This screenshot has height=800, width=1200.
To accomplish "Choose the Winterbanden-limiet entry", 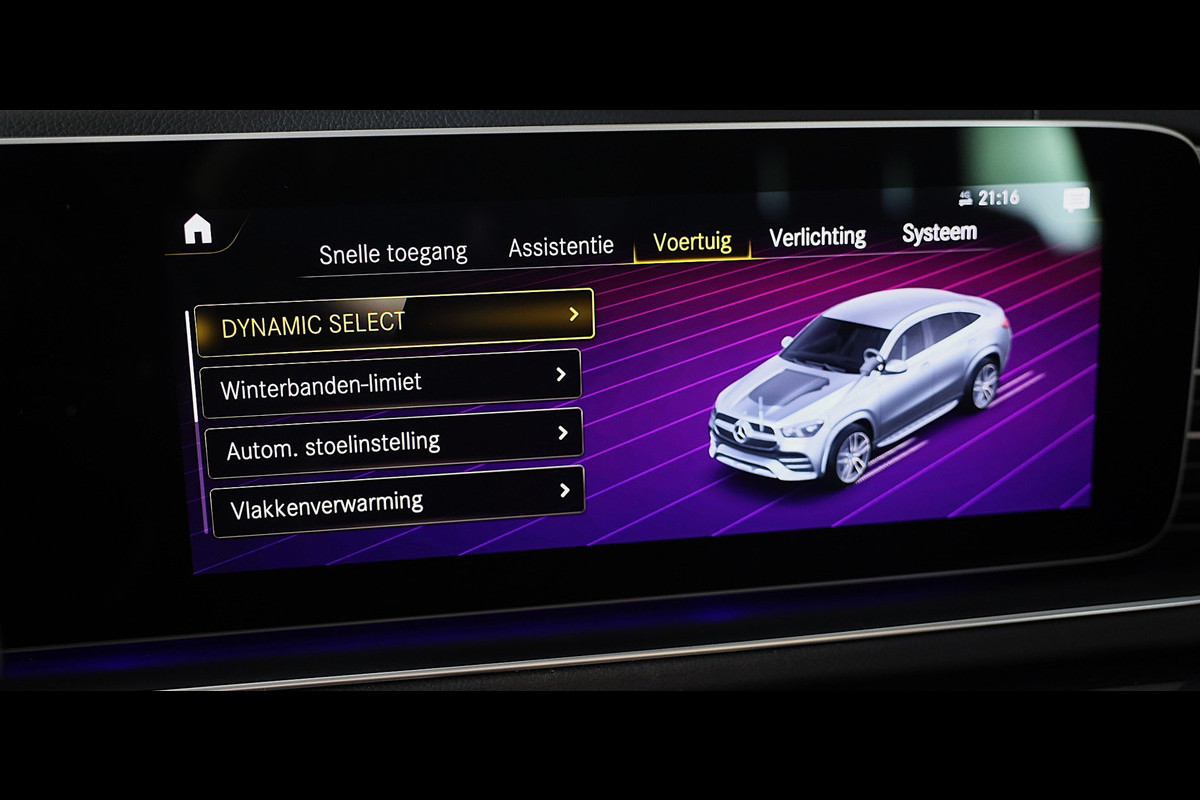I will pos(391,382).
